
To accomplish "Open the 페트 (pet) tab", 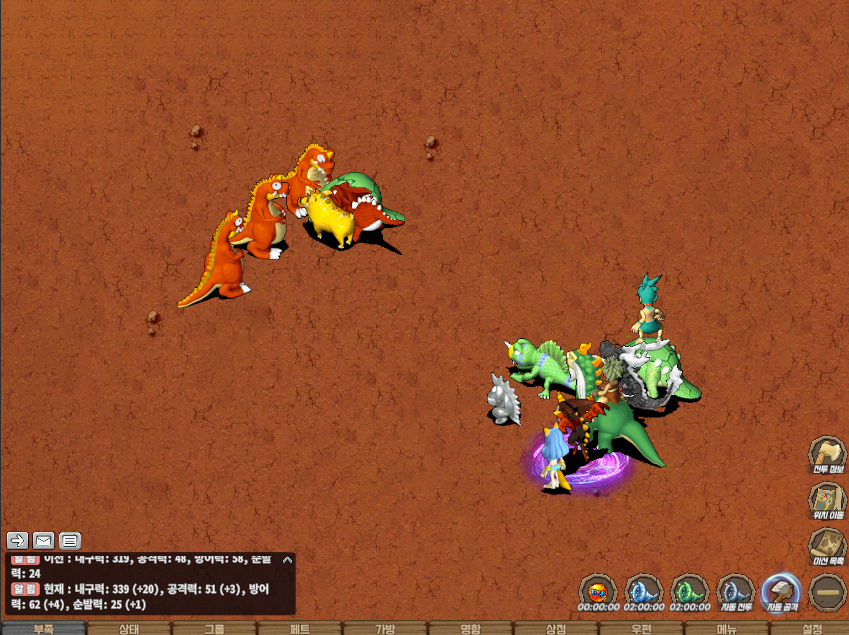I will [x=299, y=628].
